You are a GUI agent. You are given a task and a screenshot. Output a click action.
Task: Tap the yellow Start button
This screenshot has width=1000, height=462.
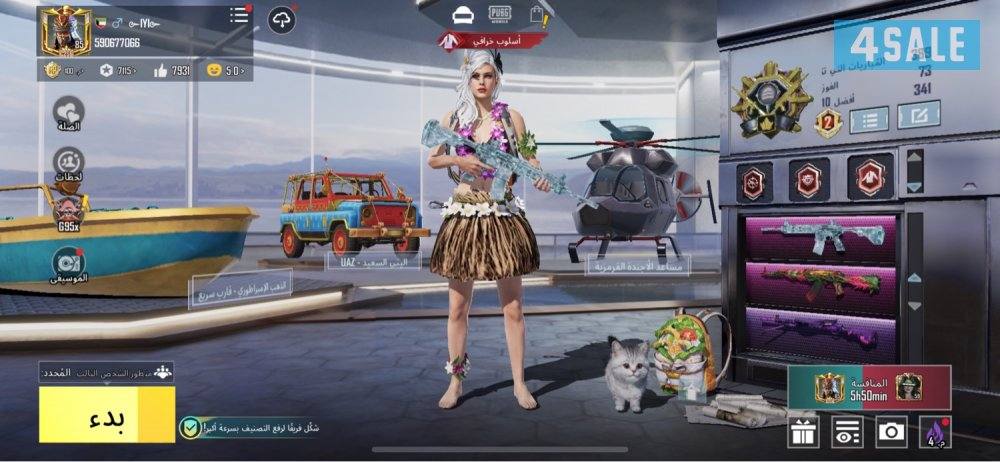pyautogui.click(x=107, y=414)
